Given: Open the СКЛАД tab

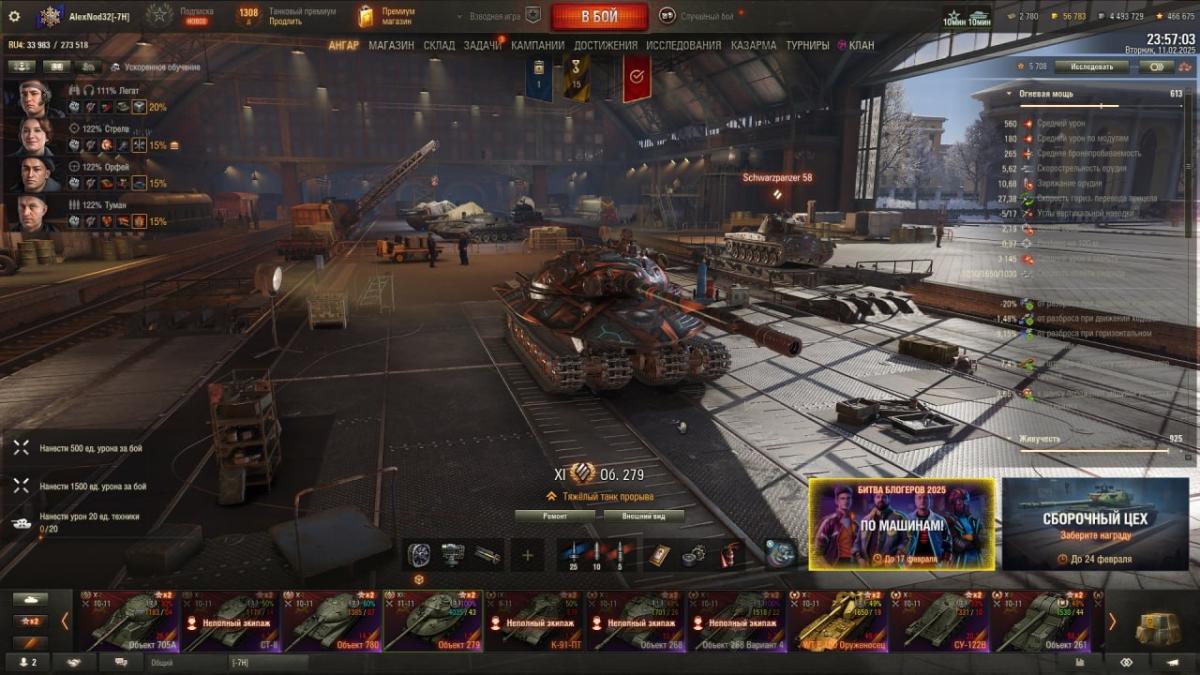Looking at the screenshot, I should pyautogui.click(x=439, y=45).
